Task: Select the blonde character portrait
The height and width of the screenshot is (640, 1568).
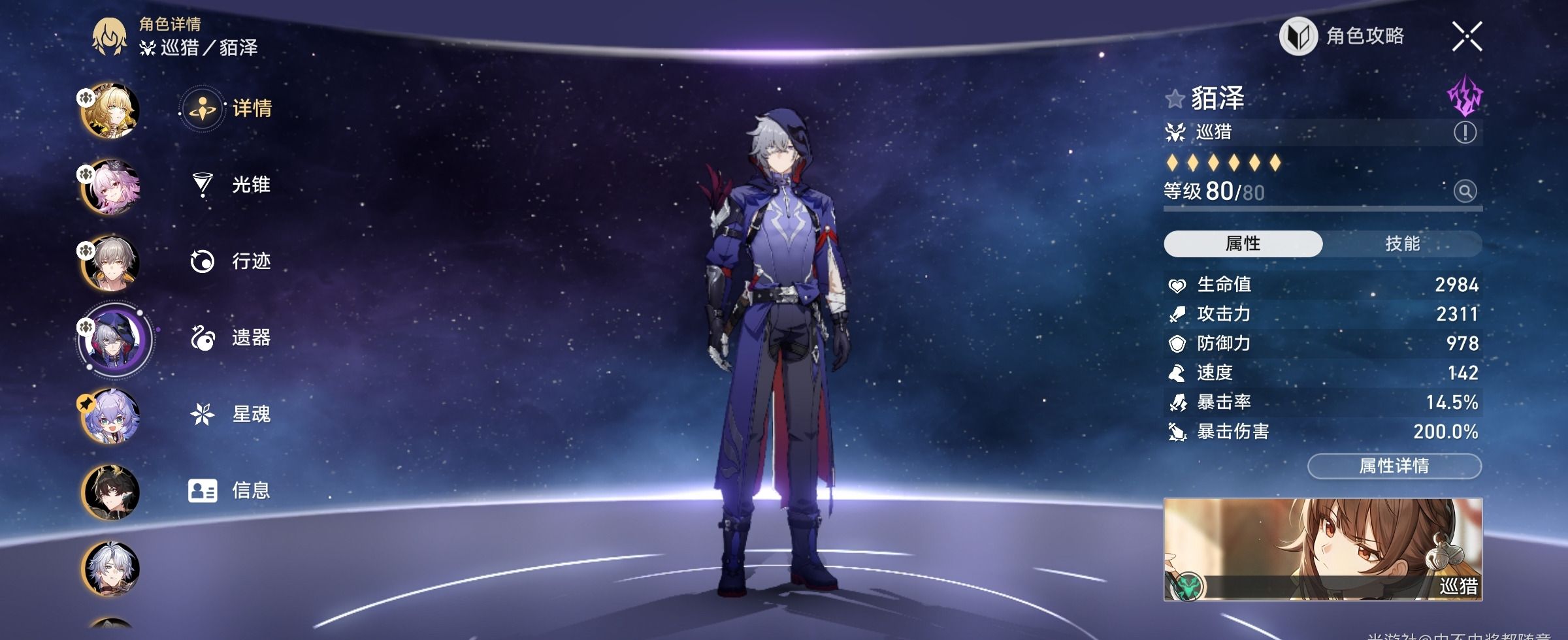Action: click(x=110, y=110)
